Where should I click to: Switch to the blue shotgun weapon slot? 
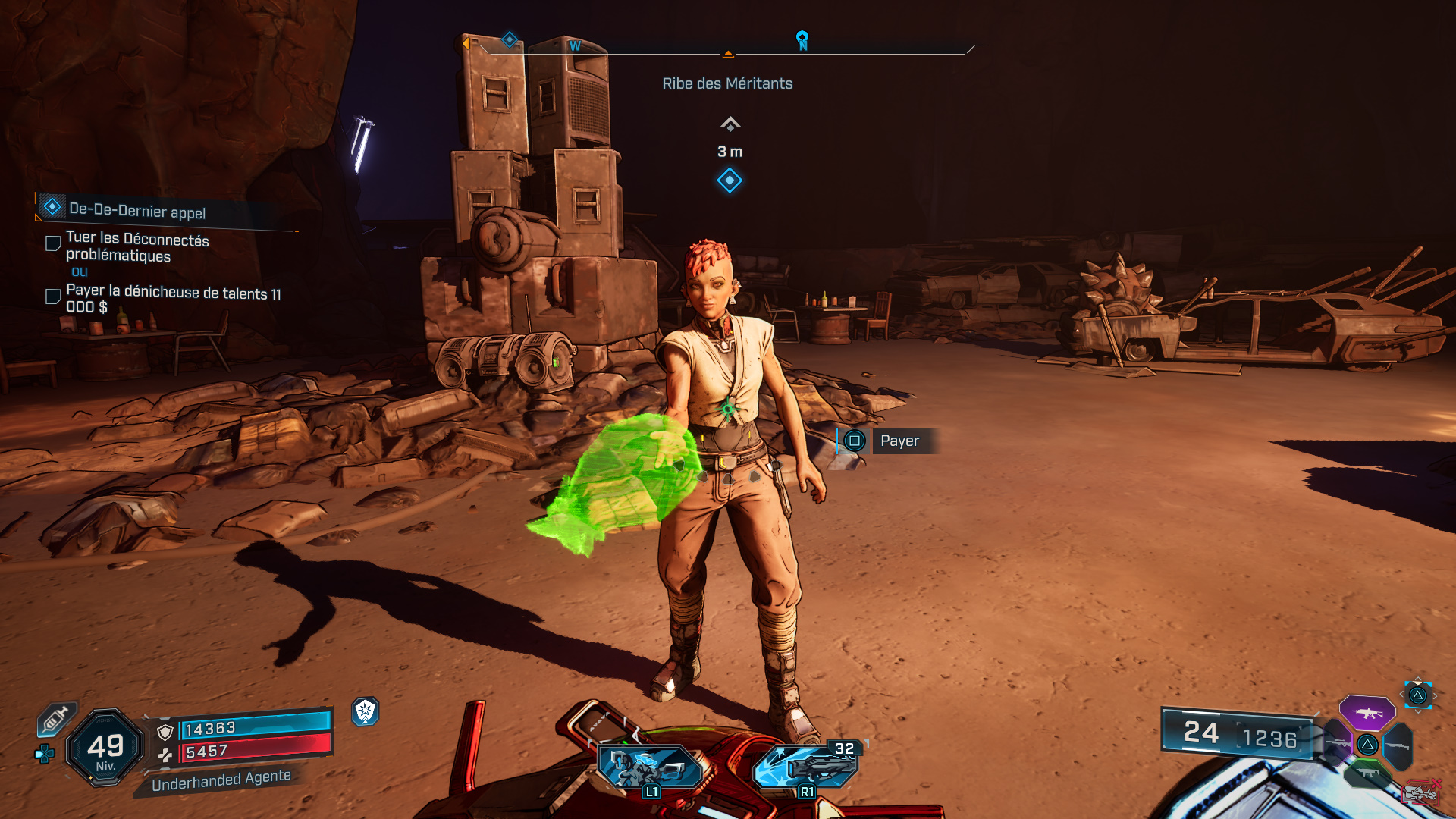[1397, 746]
